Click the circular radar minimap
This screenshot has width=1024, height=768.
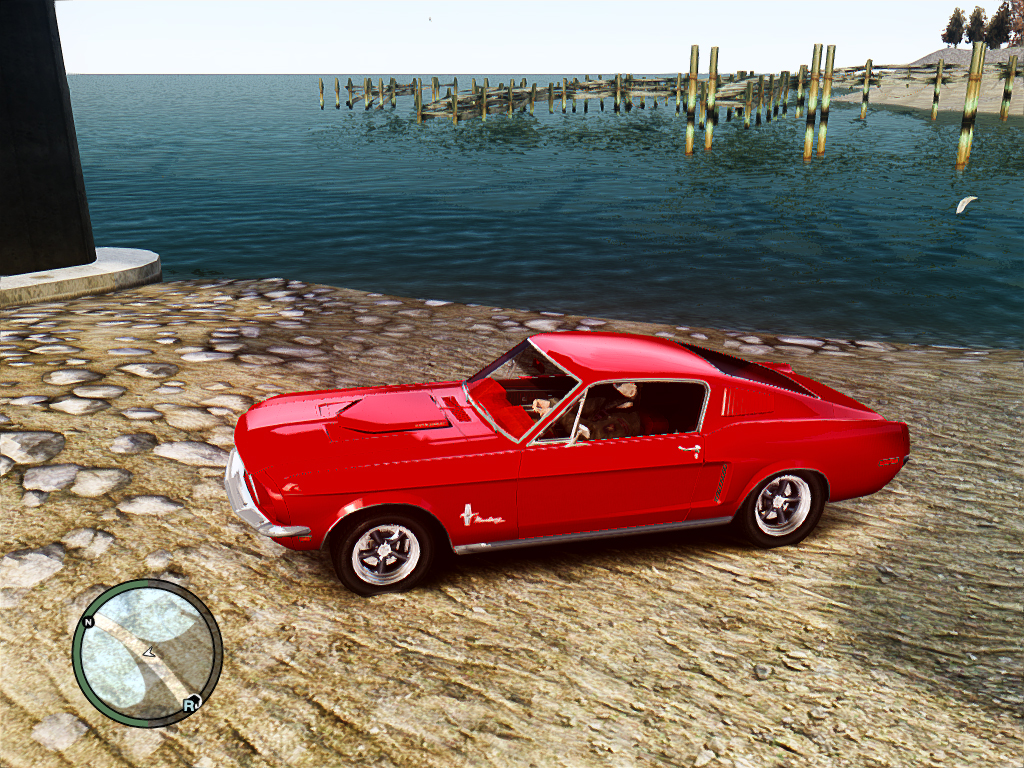pos(147,653)
